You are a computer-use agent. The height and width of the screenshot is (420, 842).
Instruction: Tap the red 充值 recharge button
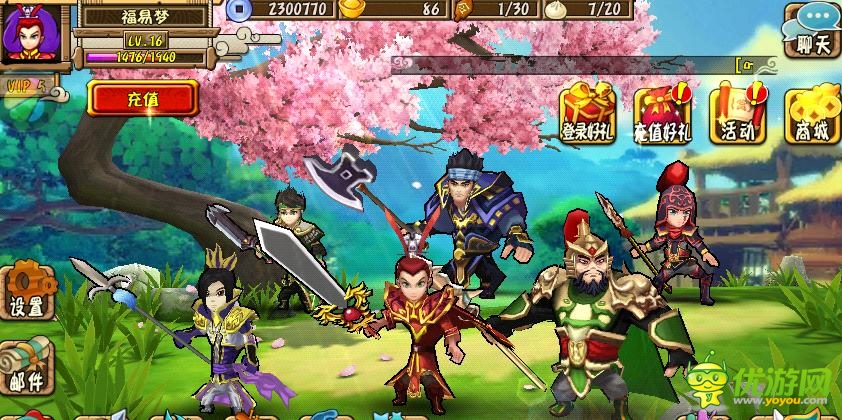(x=141, y=99)
